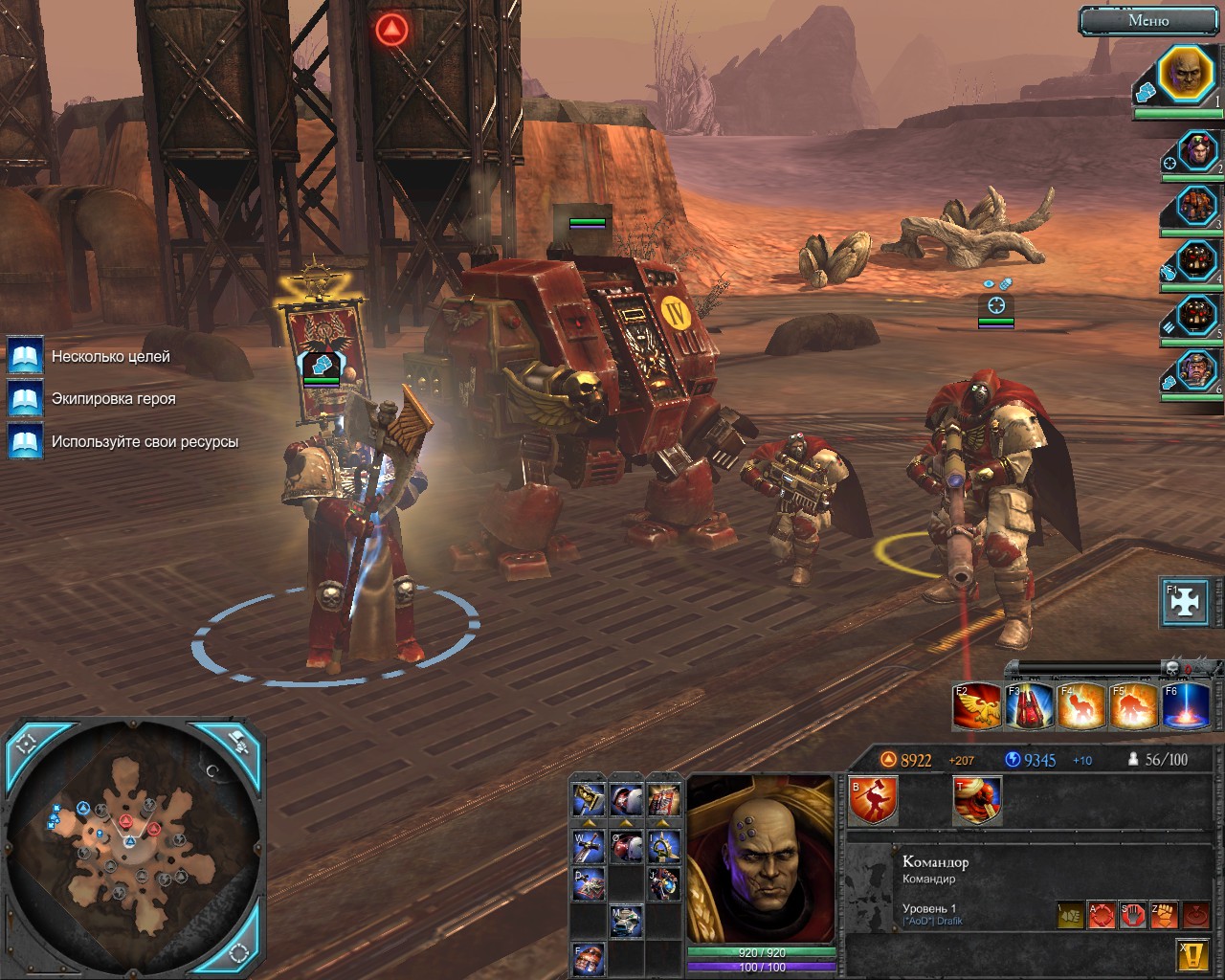Click the F1 iron cross button
The width and height of the screenshot is (1225, 980).
(1185, 602)
